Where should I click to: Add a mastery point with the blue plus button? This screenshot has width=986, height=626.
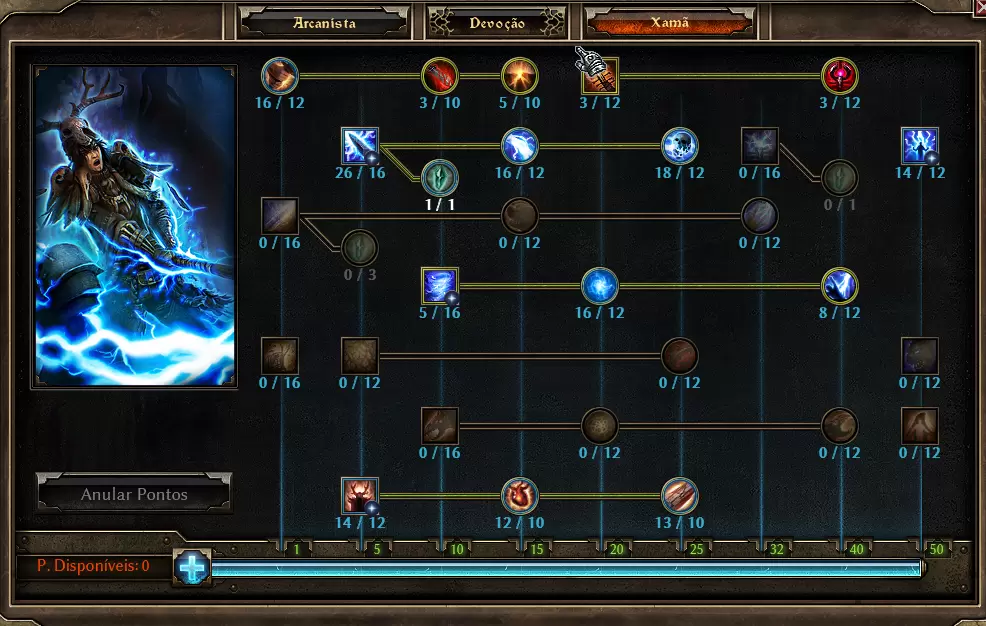(x=191, y=567)
